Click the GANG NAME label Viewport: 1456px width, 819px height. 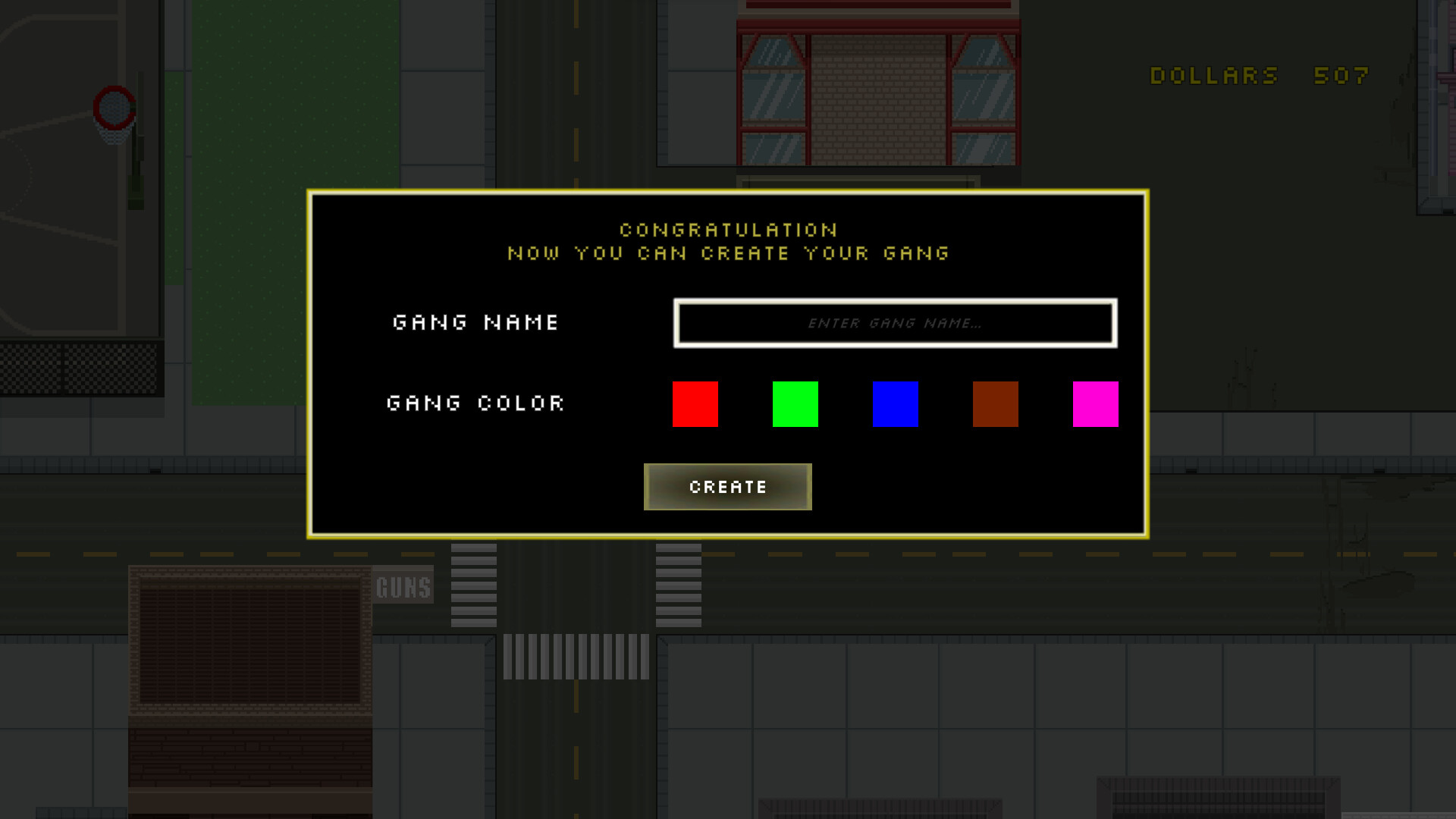[x=475, y=322]
